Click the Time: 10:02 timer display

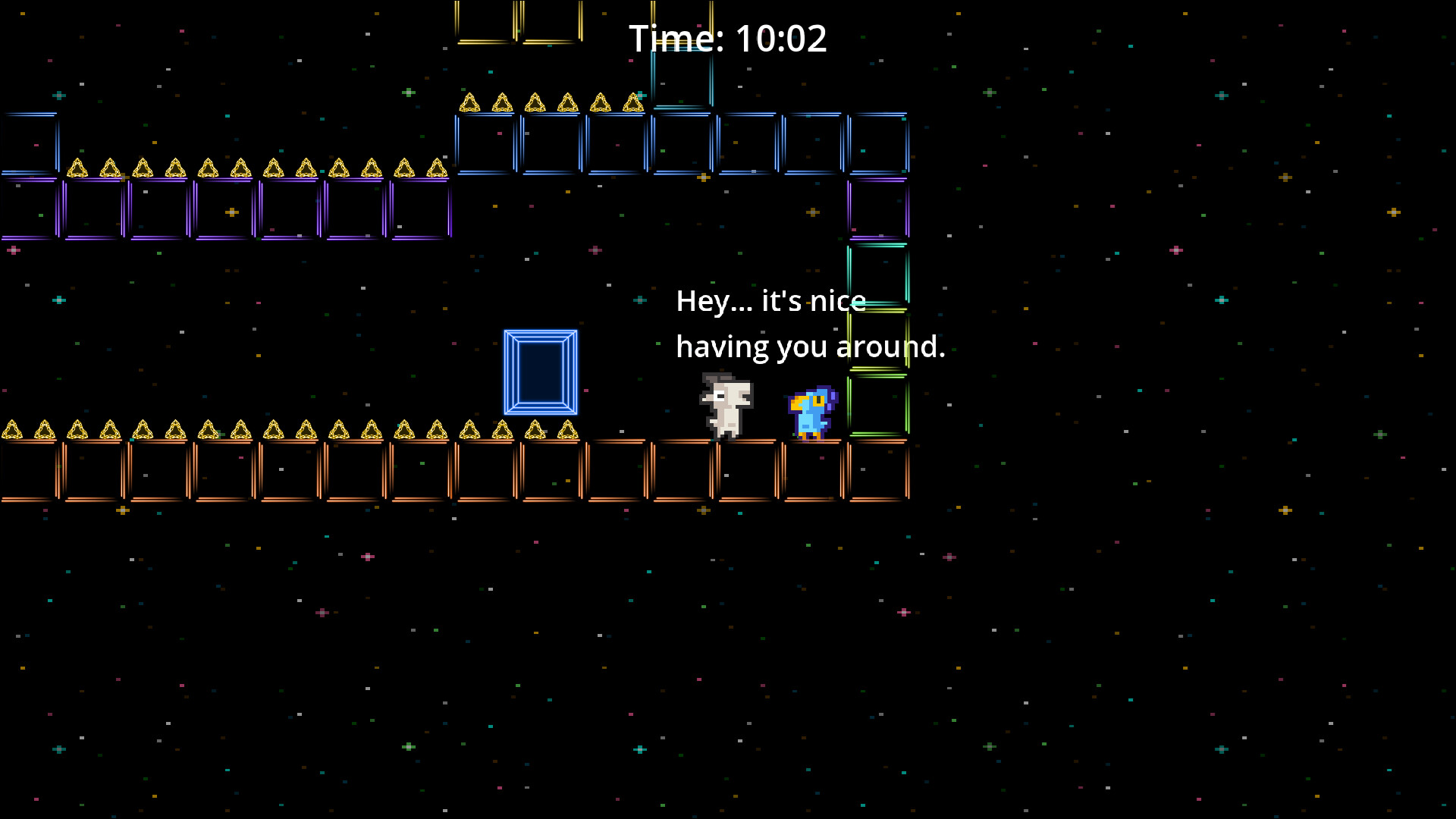(729, 37)
